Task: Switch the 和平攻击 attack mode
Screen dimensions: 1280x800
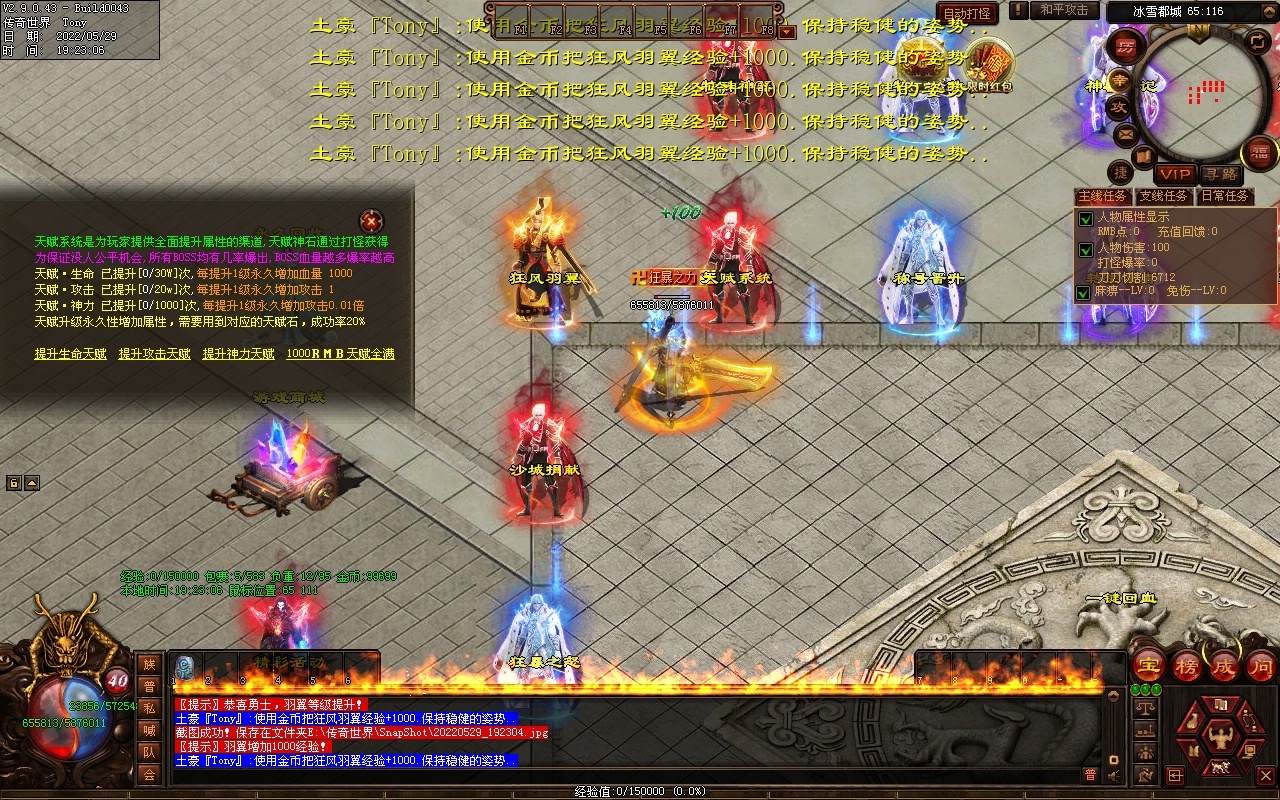Action: click(1063, 10)
